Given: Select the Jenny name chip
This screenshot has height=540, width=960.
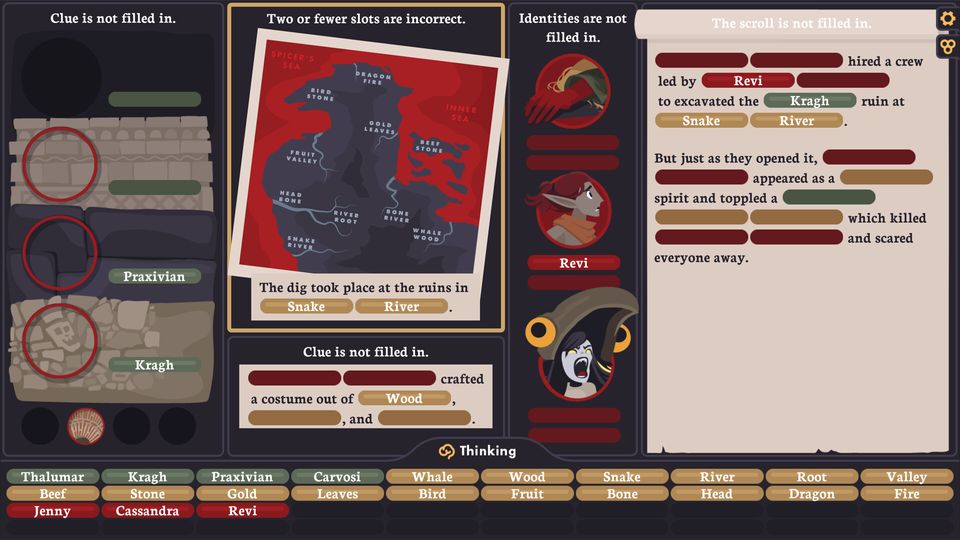Looking at the screenshot, I should [52, 511].
